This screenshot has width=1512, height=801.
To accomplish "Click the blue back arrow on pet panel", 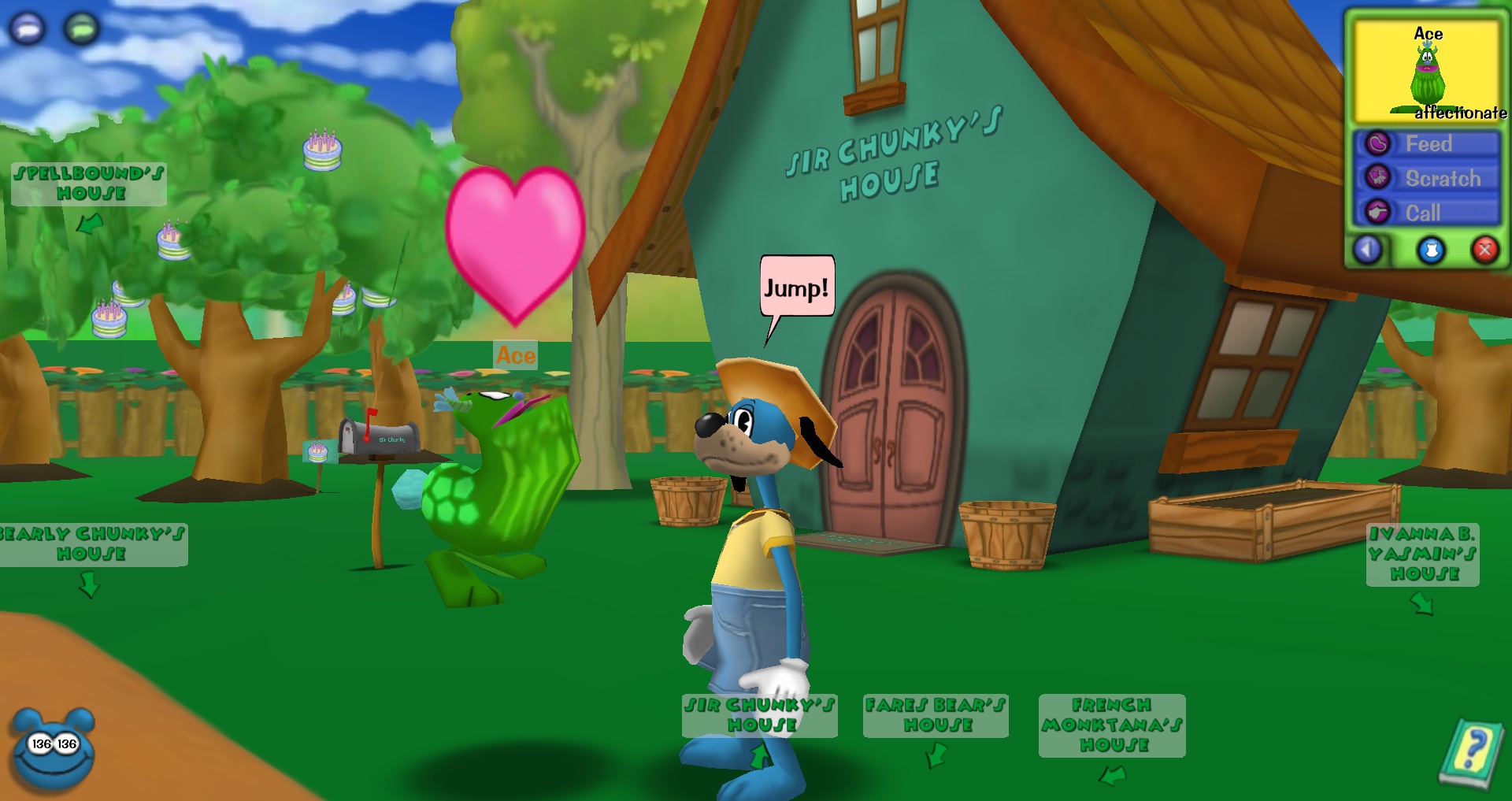I will [1368, 250].
